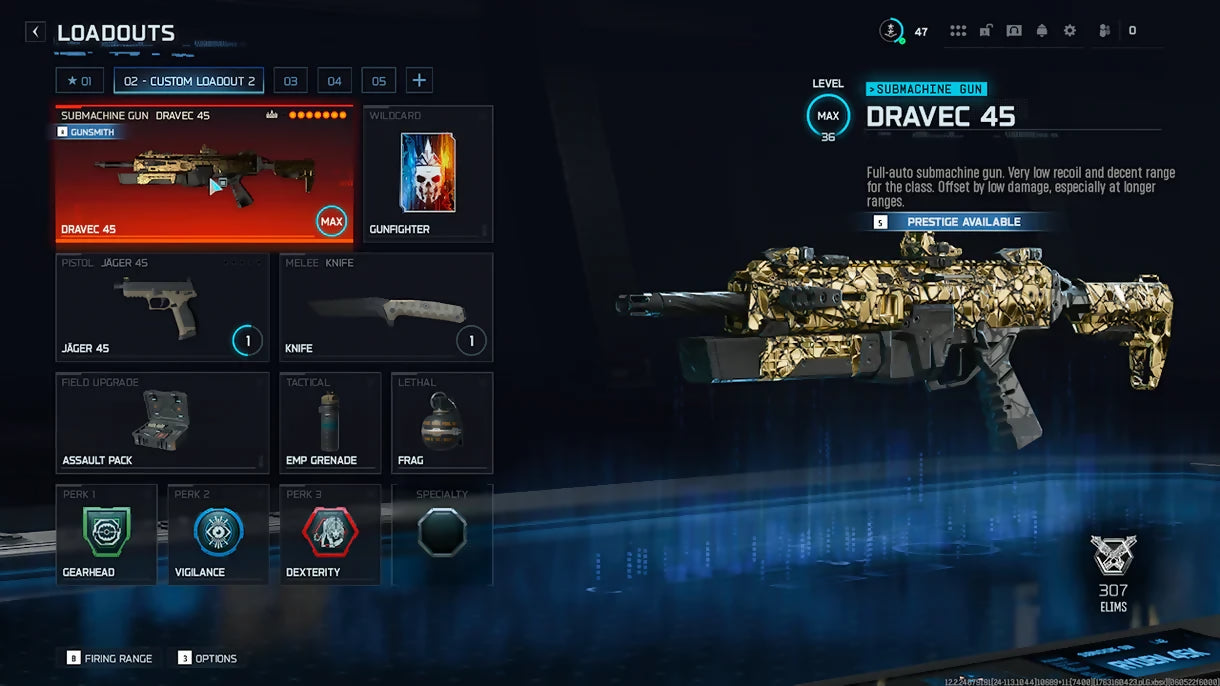
Task: Change the EMP Grenade tactical slot
Action: (329, 422)
